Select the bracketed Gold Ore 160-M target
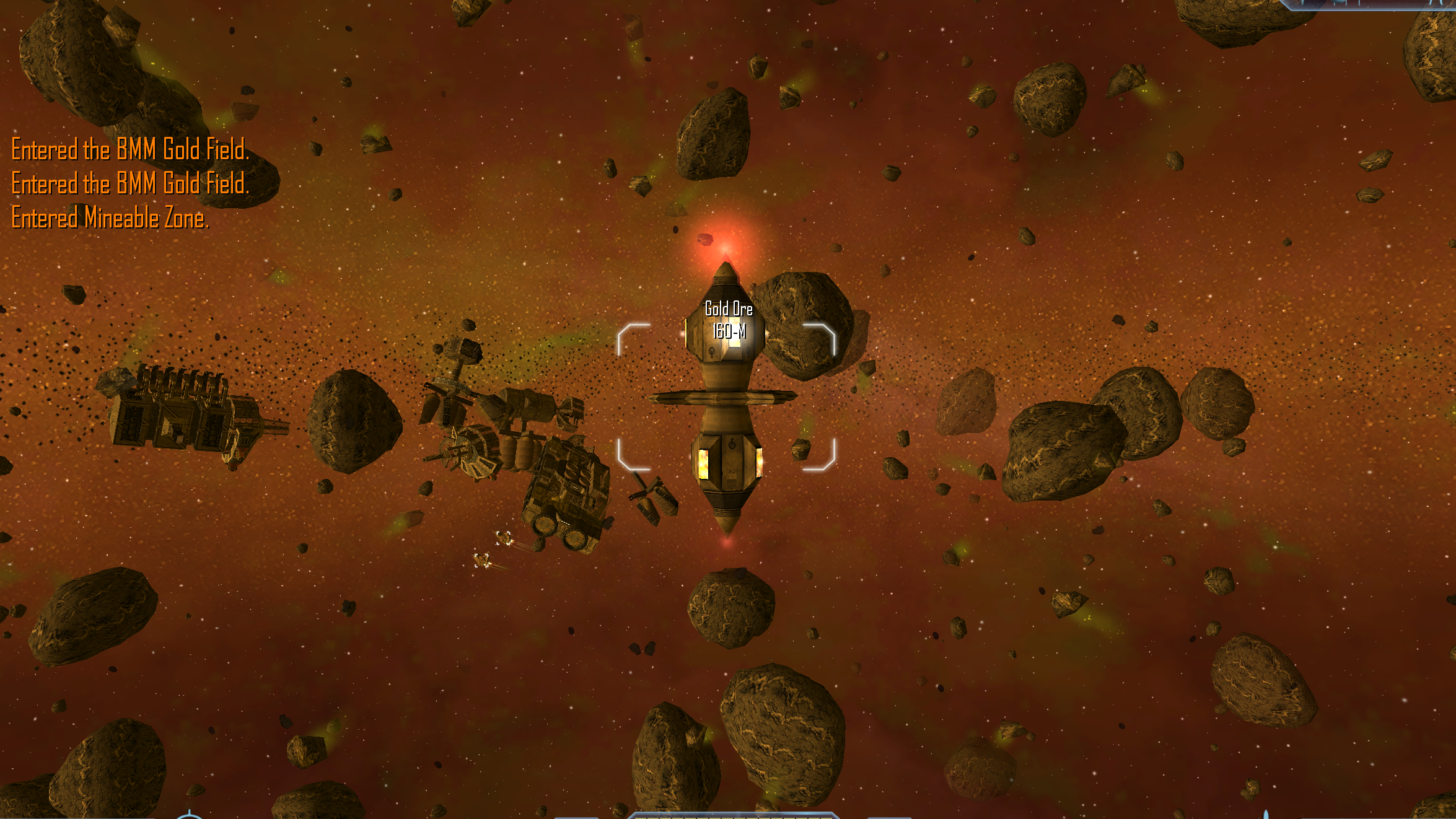 tap(726, 396)
